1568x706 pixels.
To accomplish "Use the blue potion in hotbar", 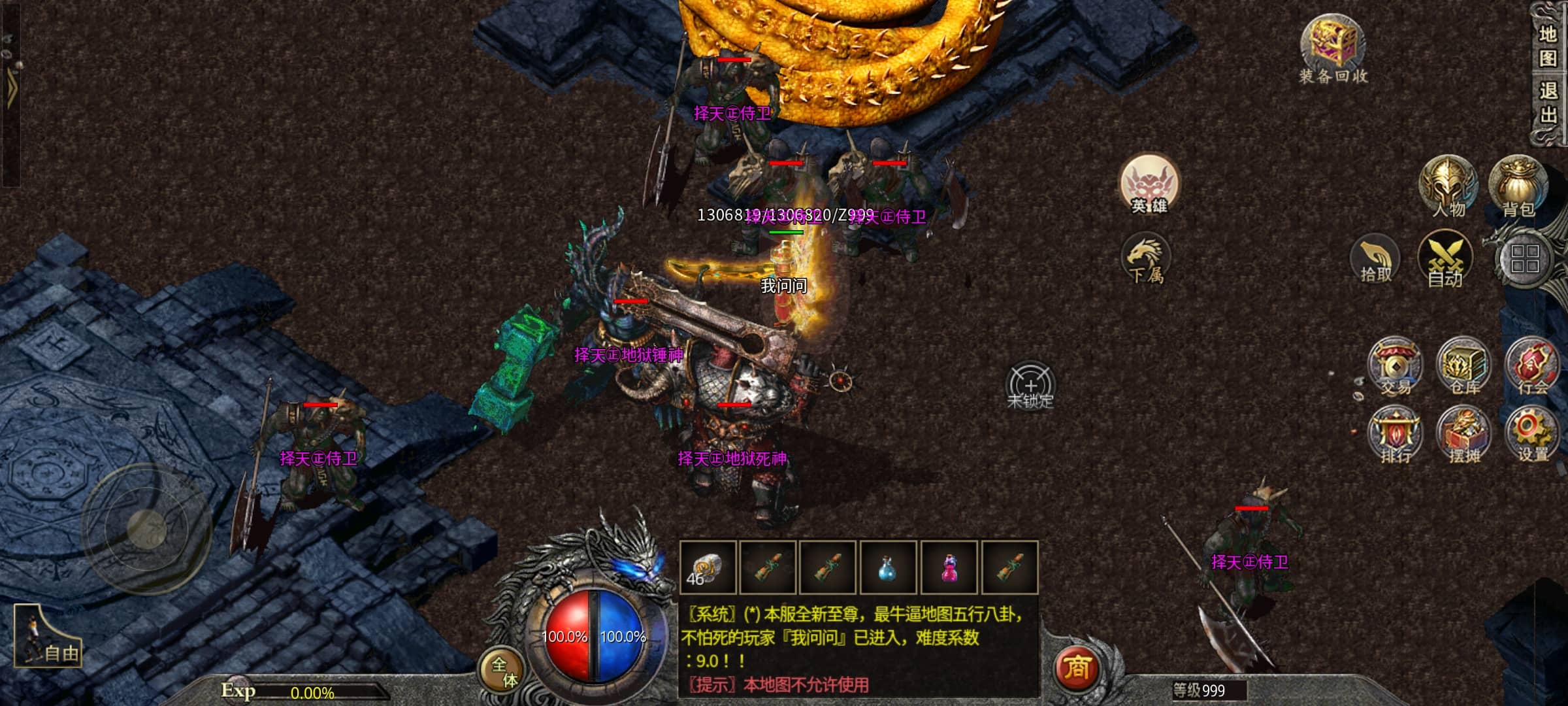I will [x=887, y=567].
